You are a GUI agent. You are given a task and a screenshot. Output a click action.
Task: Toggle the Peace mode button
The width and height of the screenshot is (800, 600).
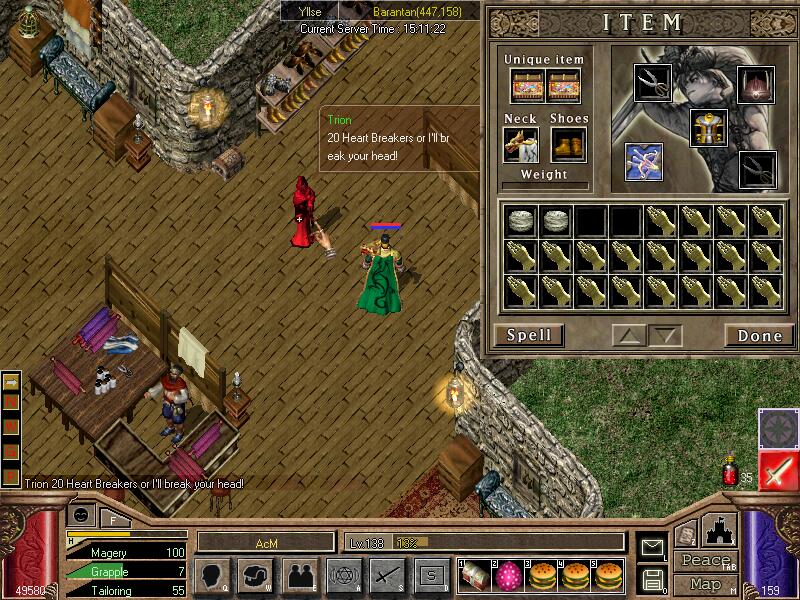coord(703,561)
